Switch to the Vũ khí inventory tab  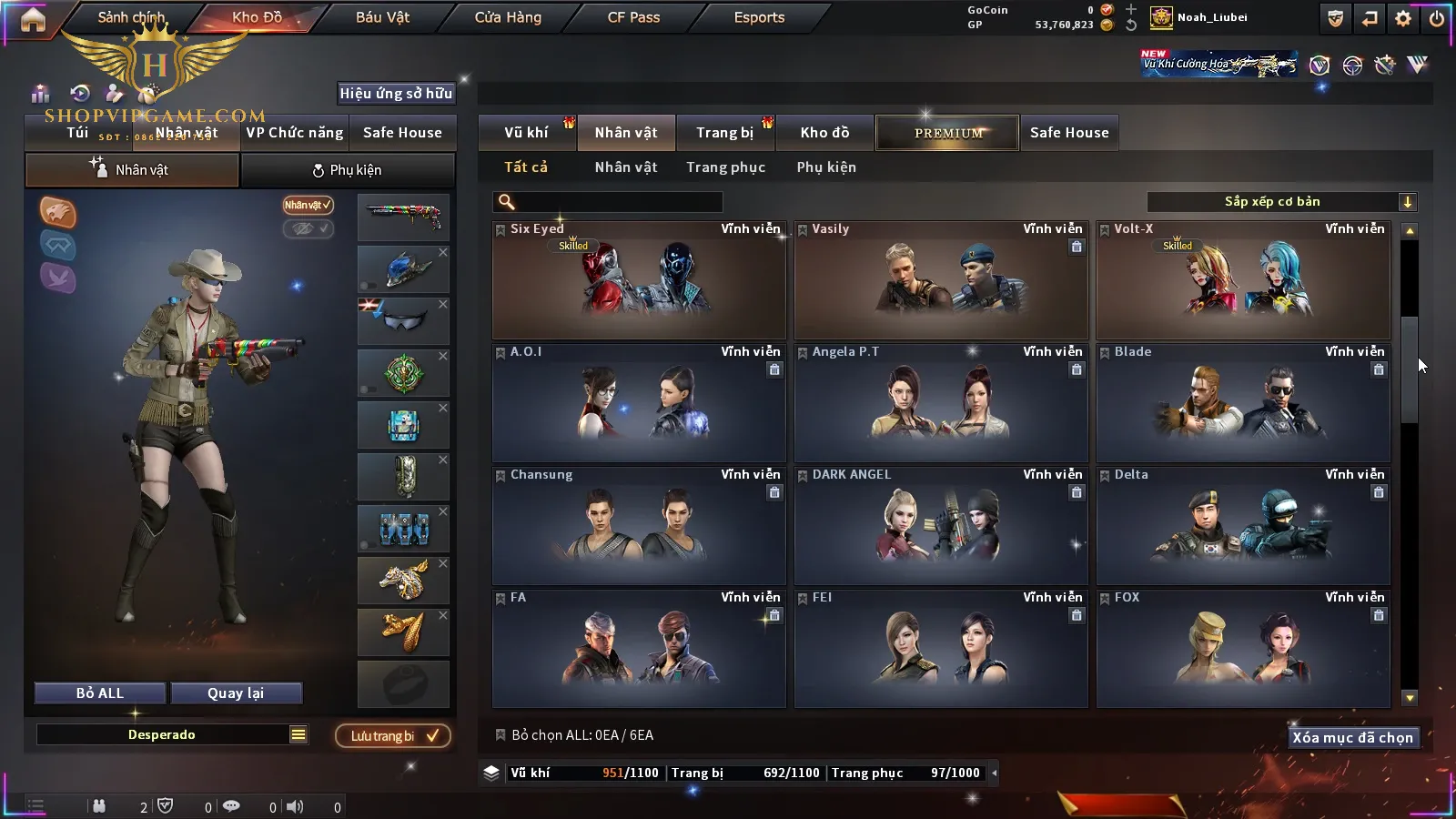coord(526,133)
